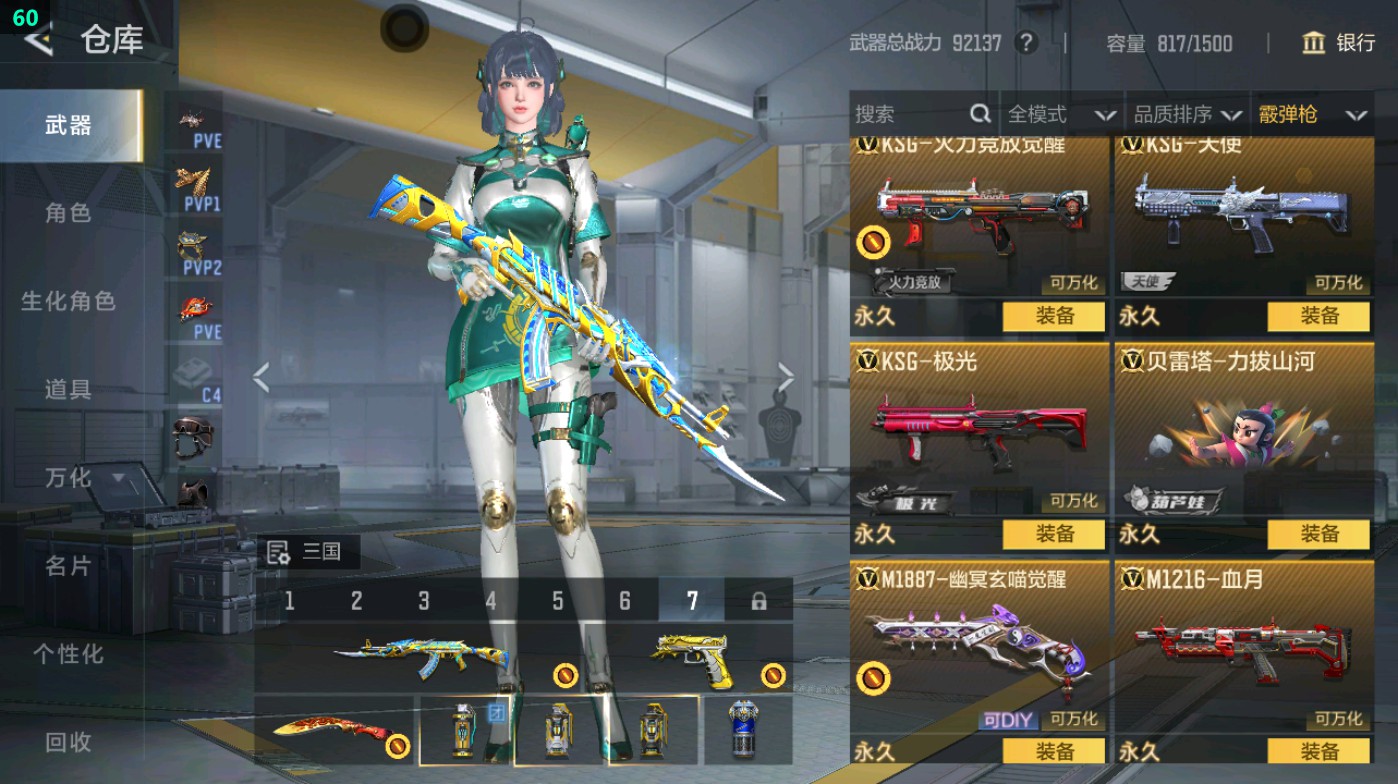This screenshot has height=784, width=1398.
Task: Expand the 万化 category
Action: pyautogui.click(x=80, y=478)
